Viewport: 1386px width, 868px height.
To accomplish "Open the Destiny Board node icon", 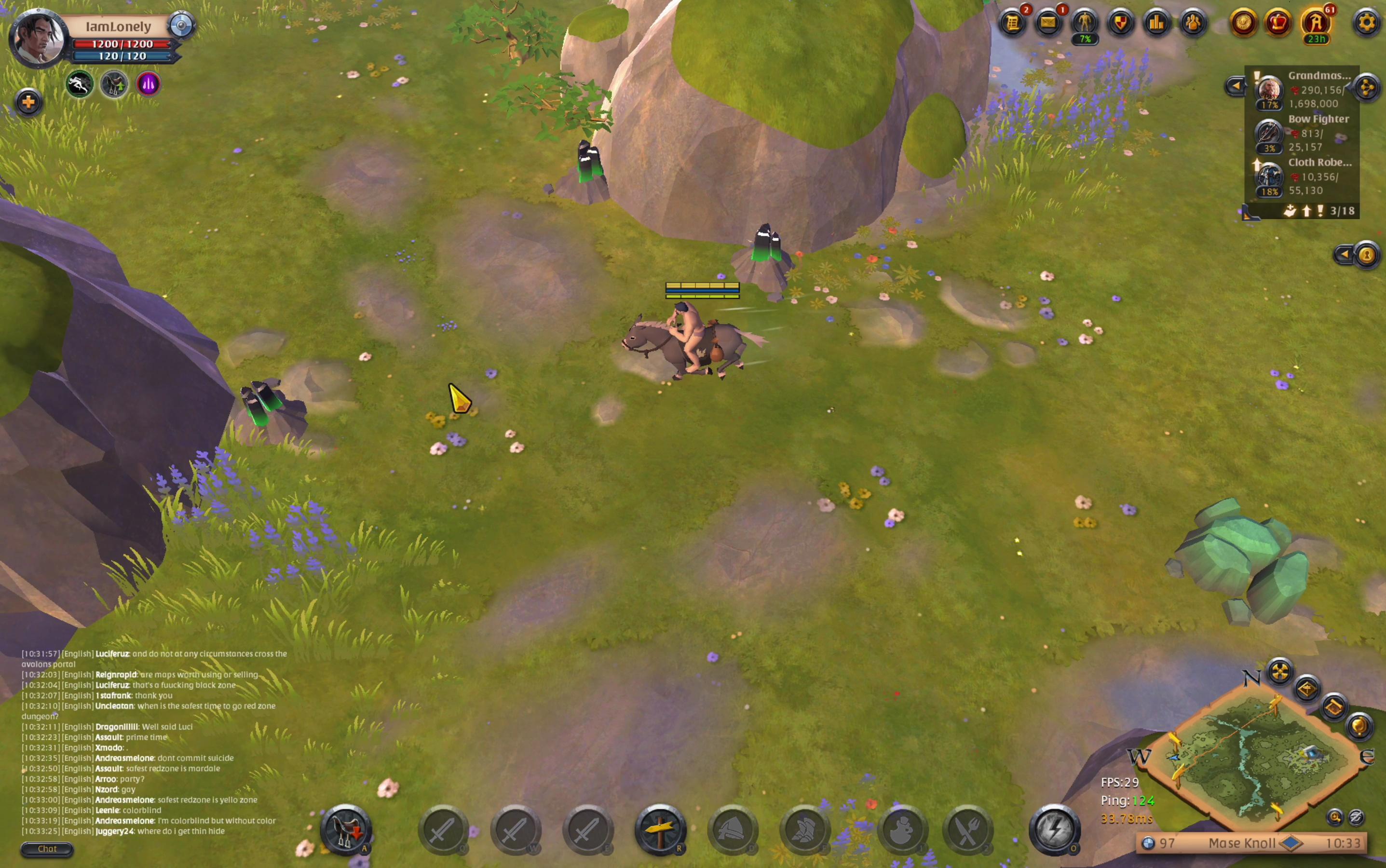I will [x=1367, y=87].
